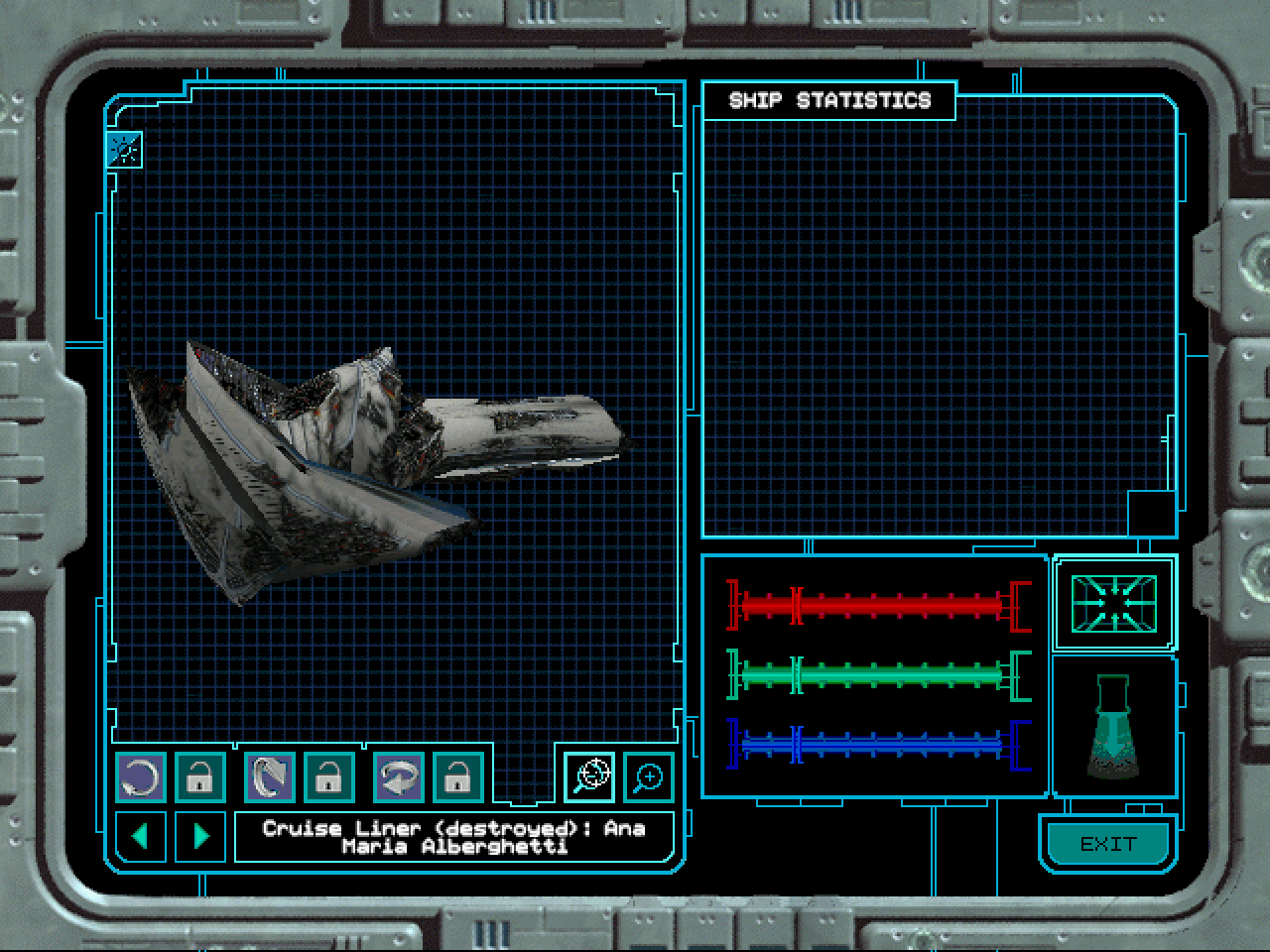The height and width of the screenshot is (952, 1270).
Task: Open the Ship Statistics panel header
Action: [829, 100]
